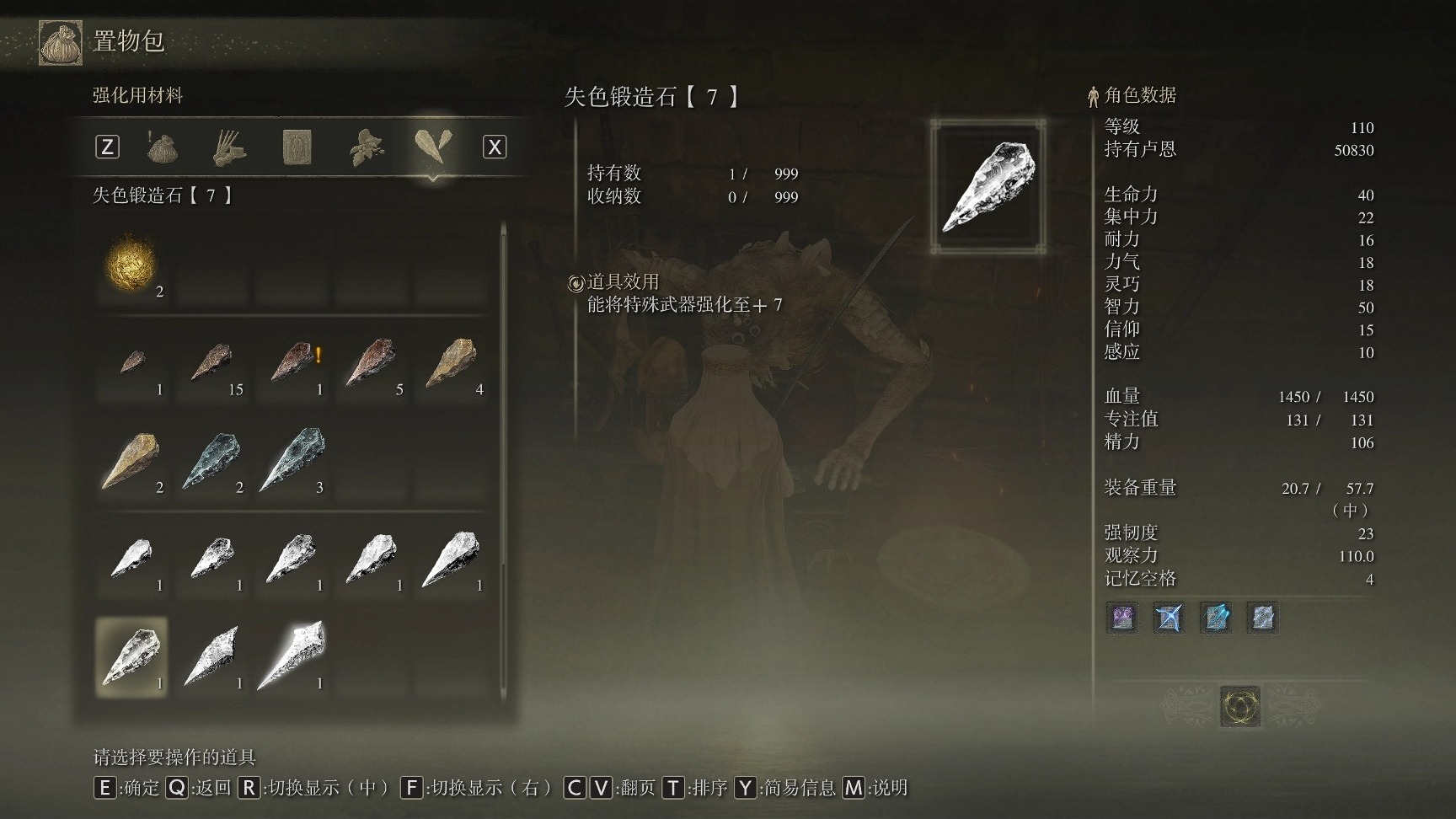The image size is (1456, 819).
Task: Select the smithing stone stack of 15
Action: pyautogui.click(x=211, y=364)
